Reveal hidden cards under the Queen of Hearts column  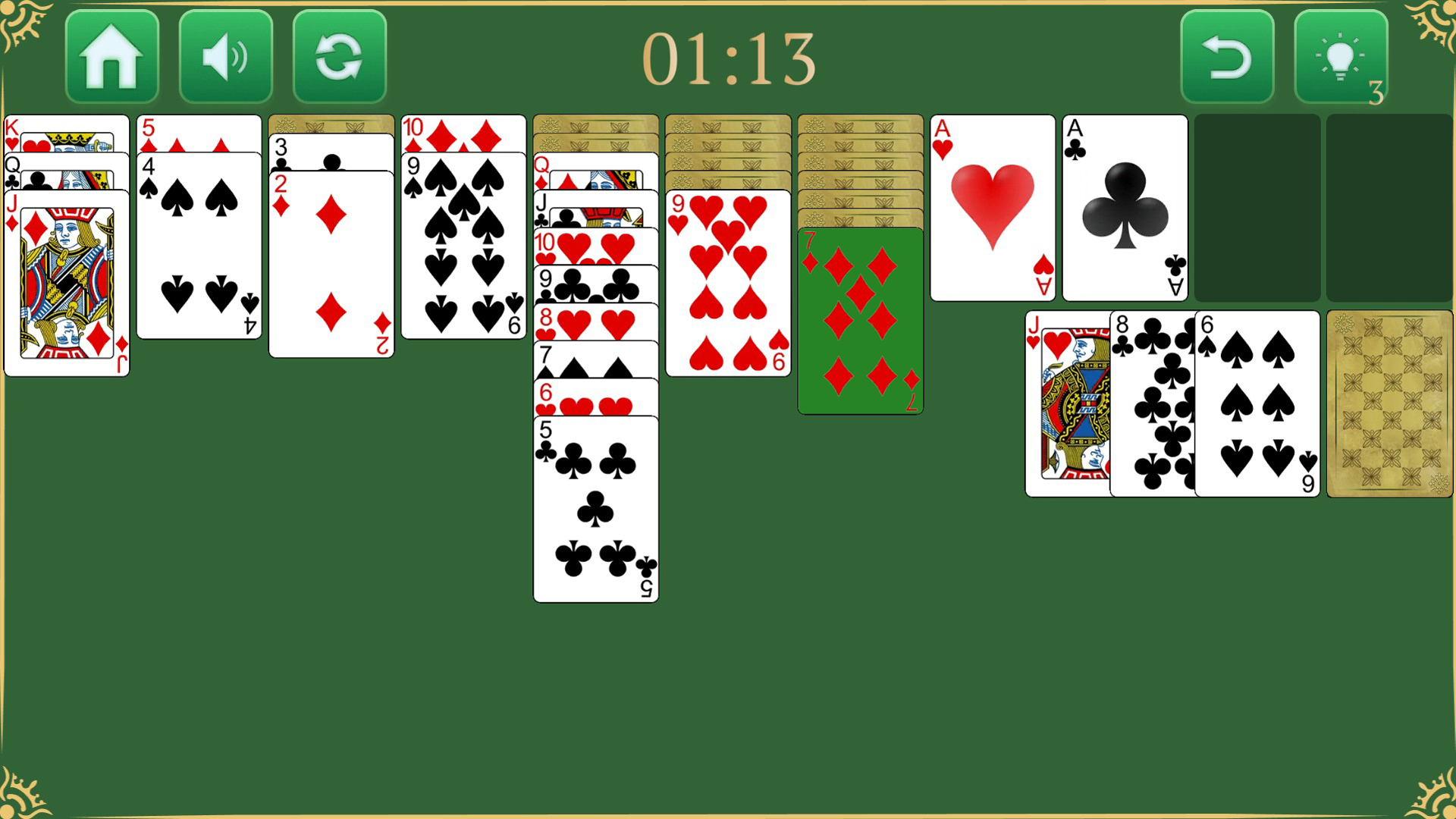pos(595,129)
